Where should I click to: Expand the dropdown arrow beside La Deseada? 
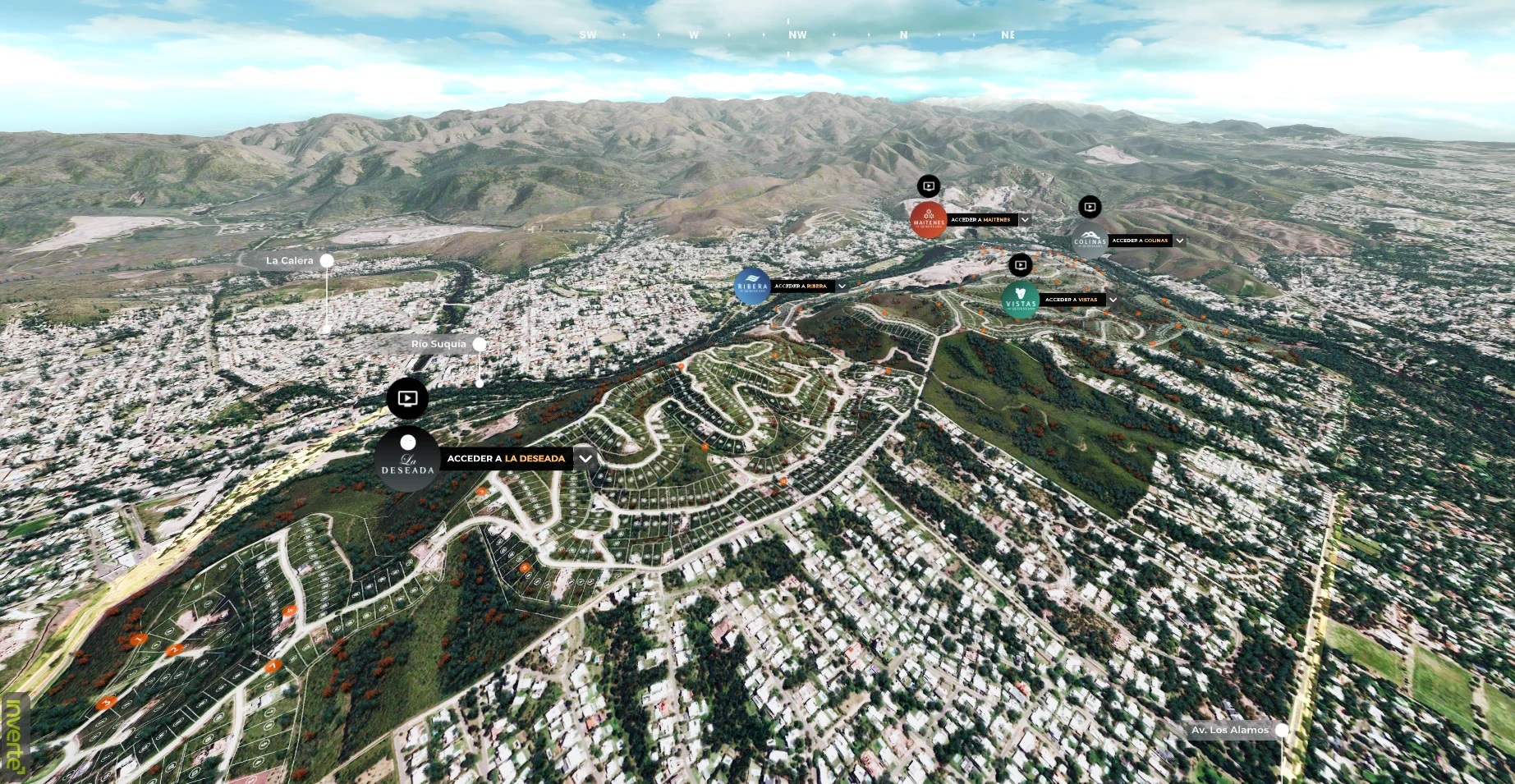585,458
